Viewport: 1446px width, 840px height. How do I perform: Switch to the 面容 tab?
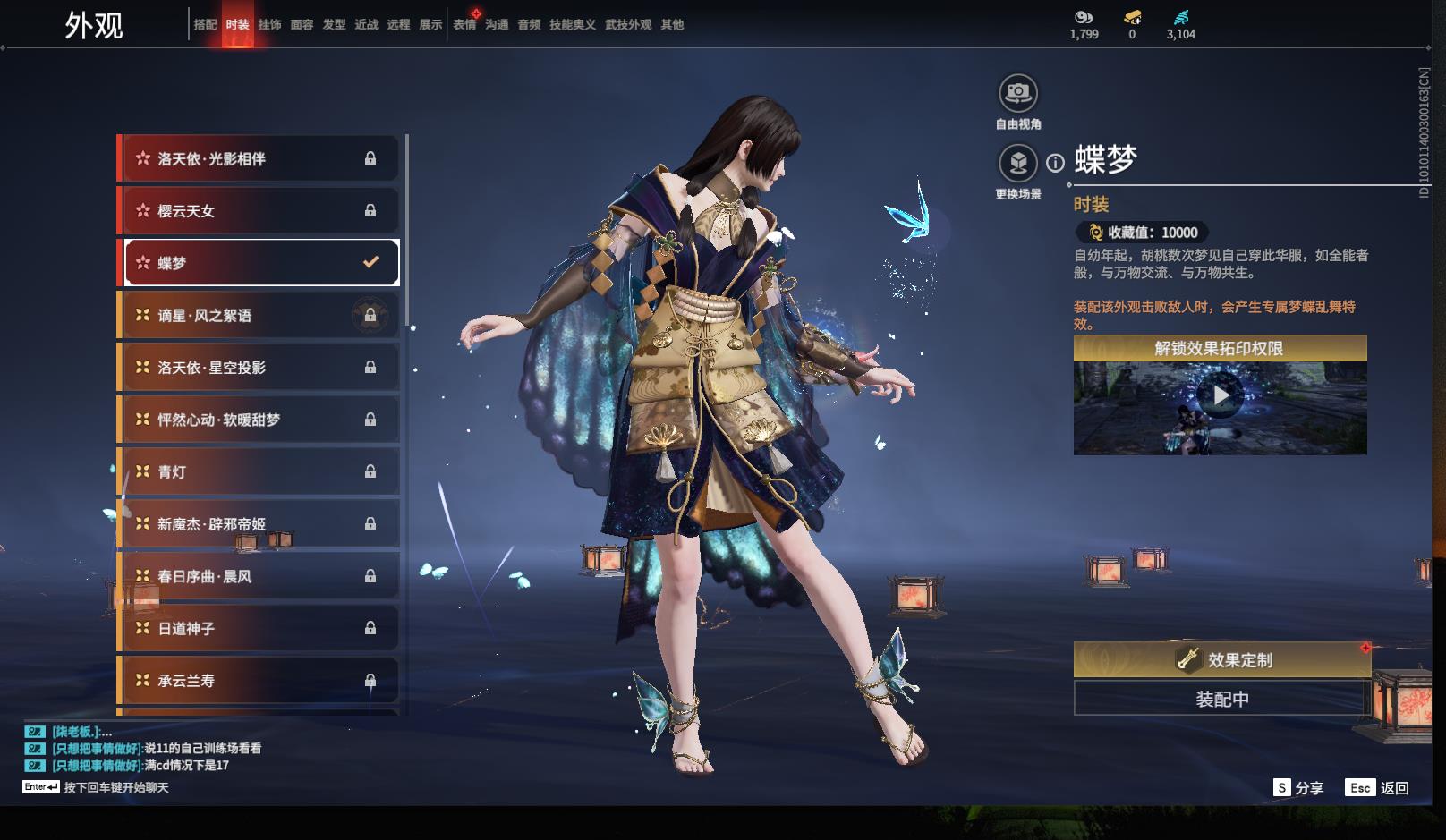click(x=302, y=25)
